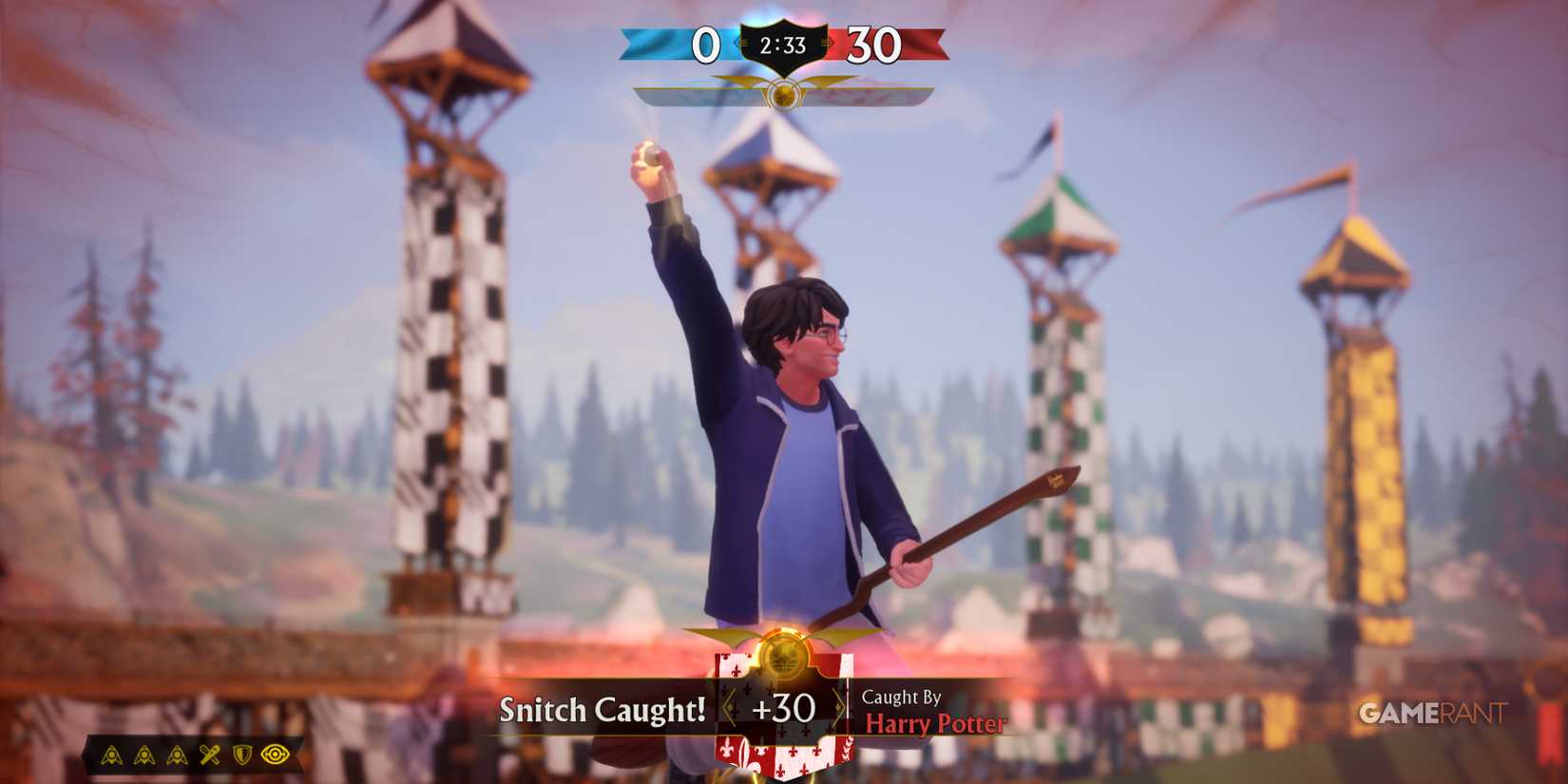
Task: Click the black timer shield showing 2:33
Action: pyautogui.click(x=783, y=43)
